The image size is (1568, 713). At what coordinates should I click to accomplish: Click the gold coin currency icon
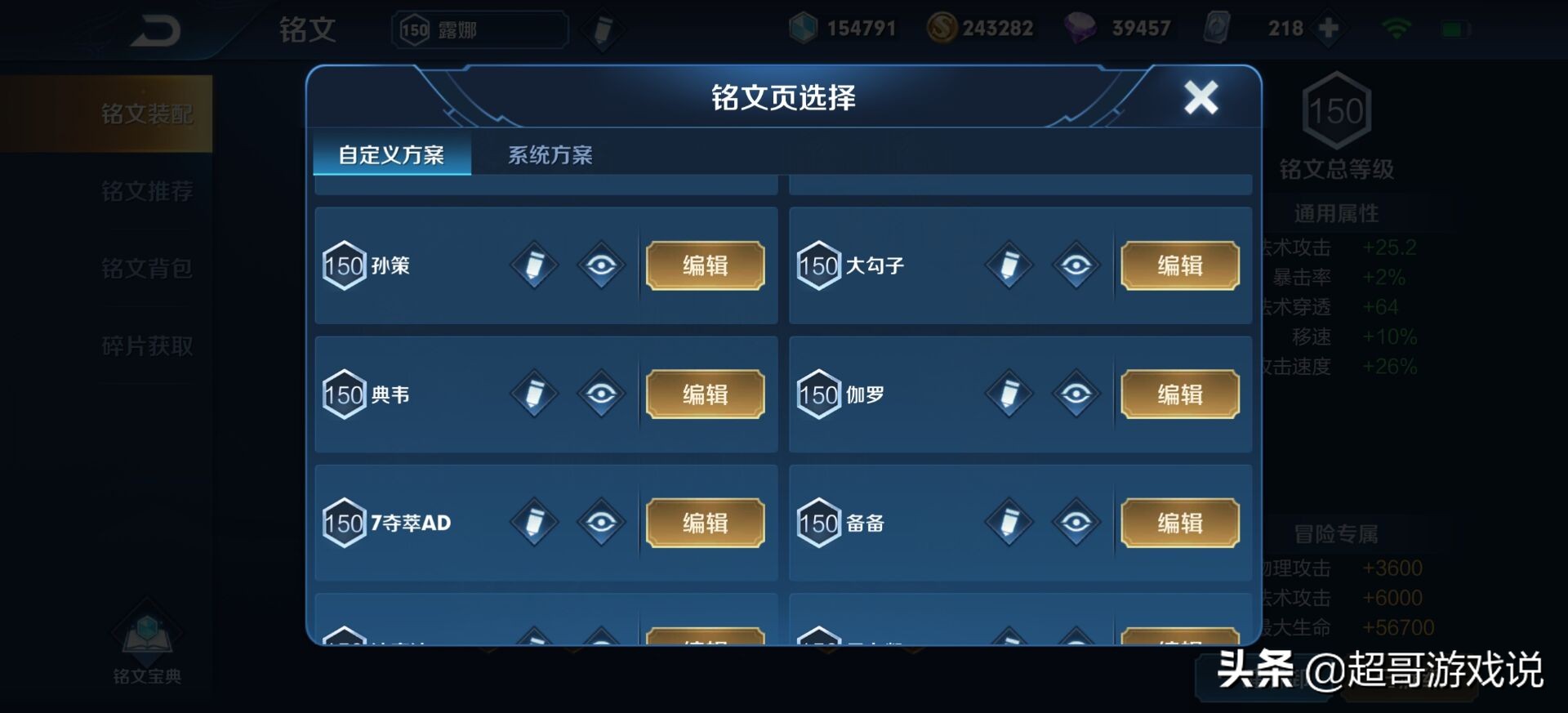click(x=941, y=27)
